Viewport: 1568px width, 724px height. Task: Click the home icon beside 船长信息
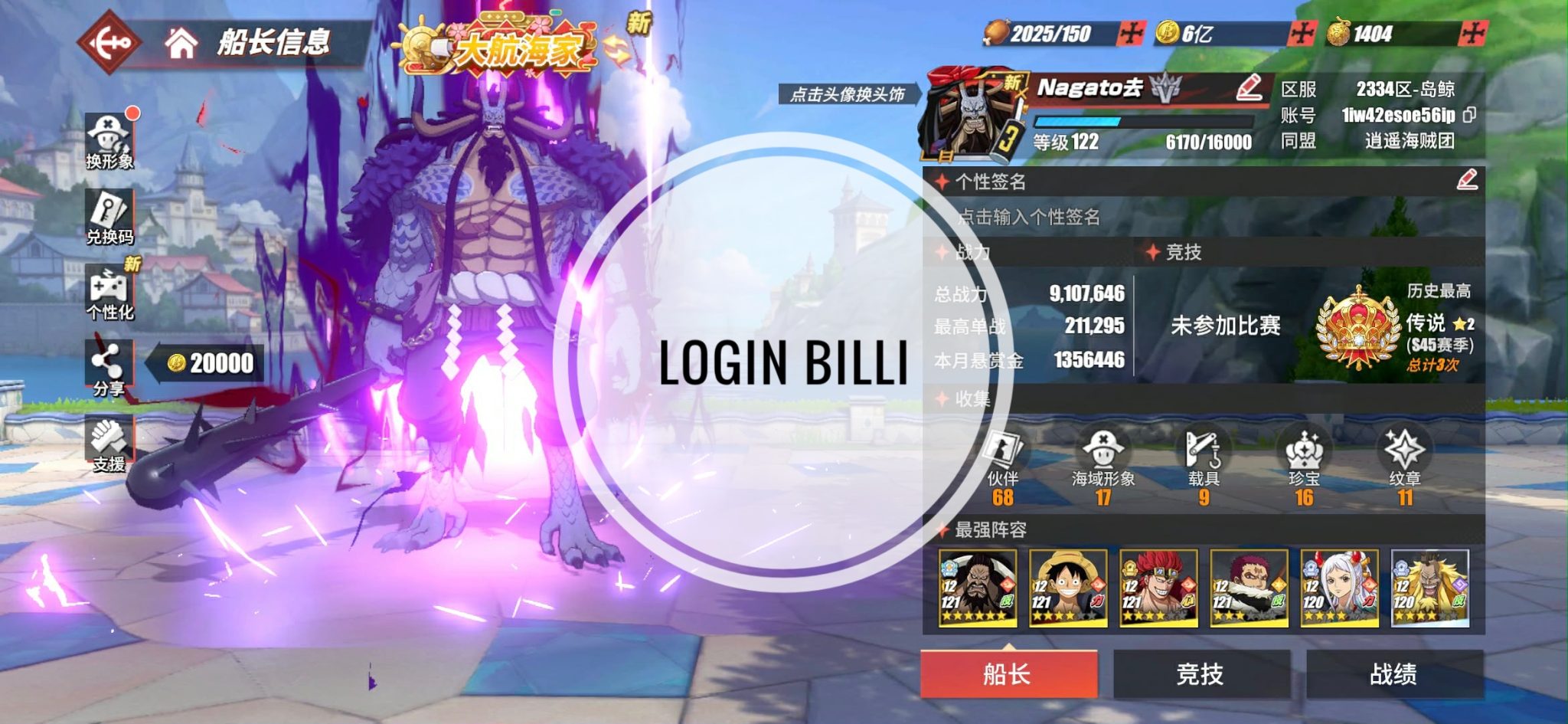pos(183,44)
